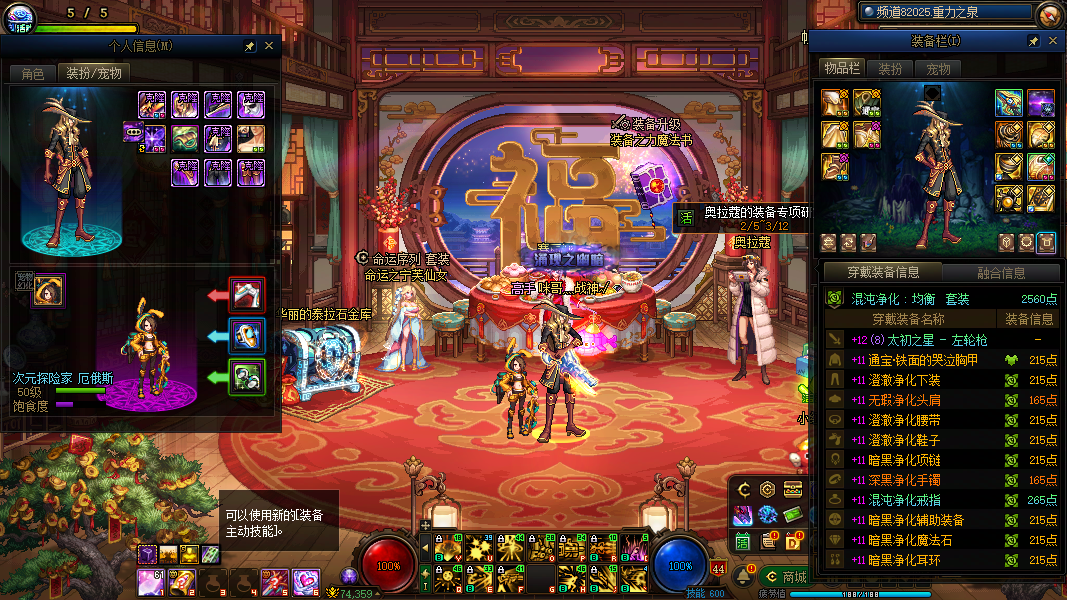Select the blue pet equipment slot

[246, 335]
